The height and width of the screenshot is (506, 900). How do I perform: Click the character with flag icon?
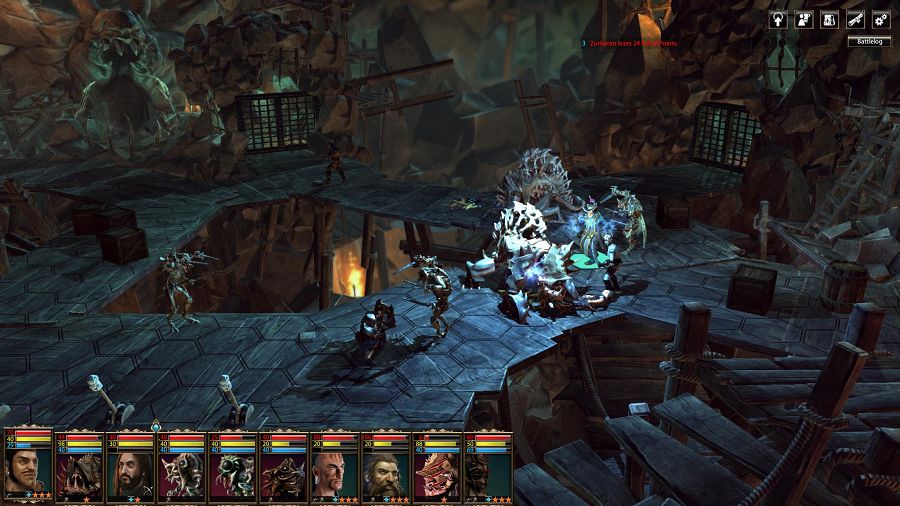point(803,19)
